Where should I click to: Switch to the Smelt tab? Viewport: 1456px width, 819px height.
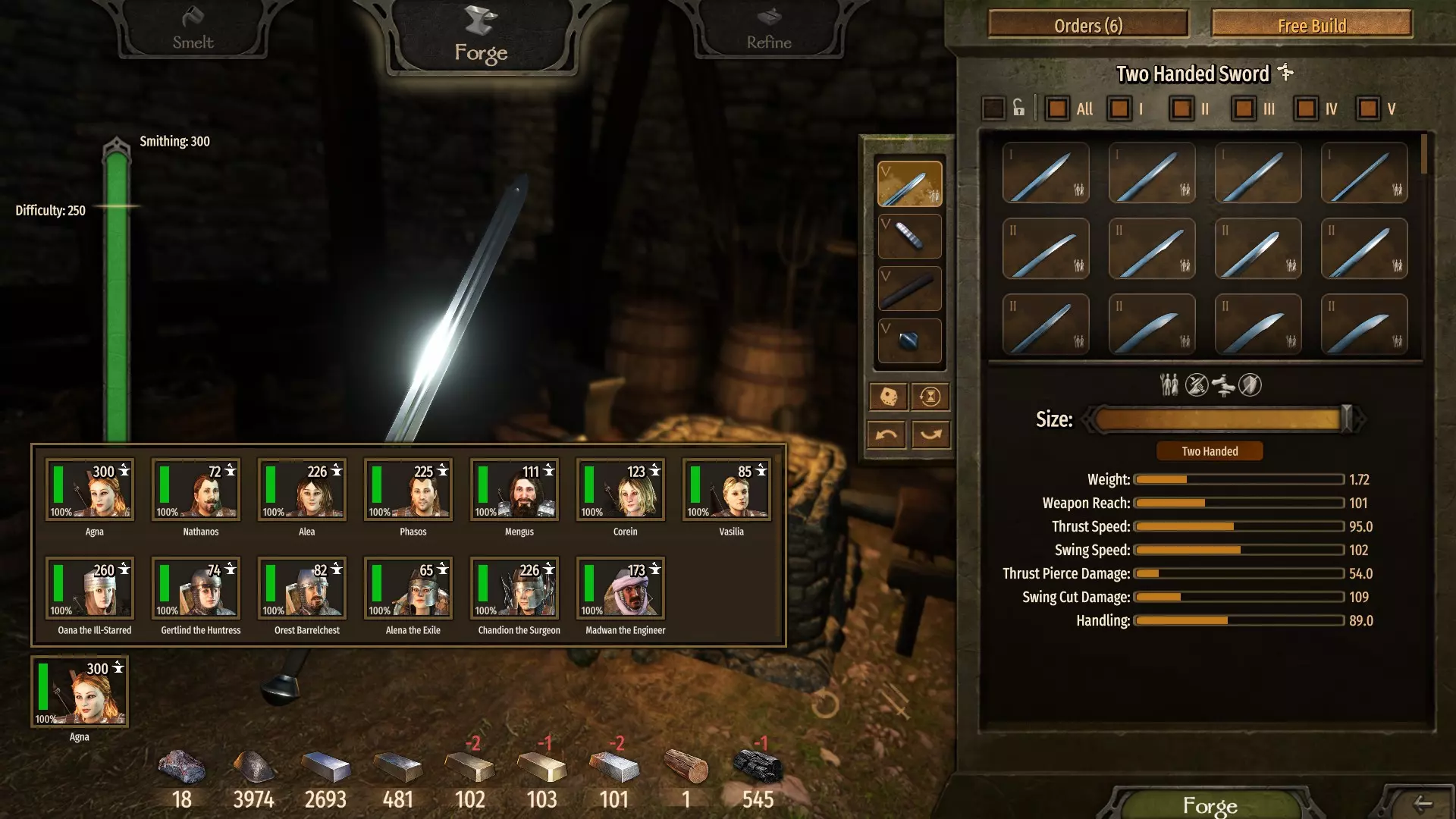(193, 30)
